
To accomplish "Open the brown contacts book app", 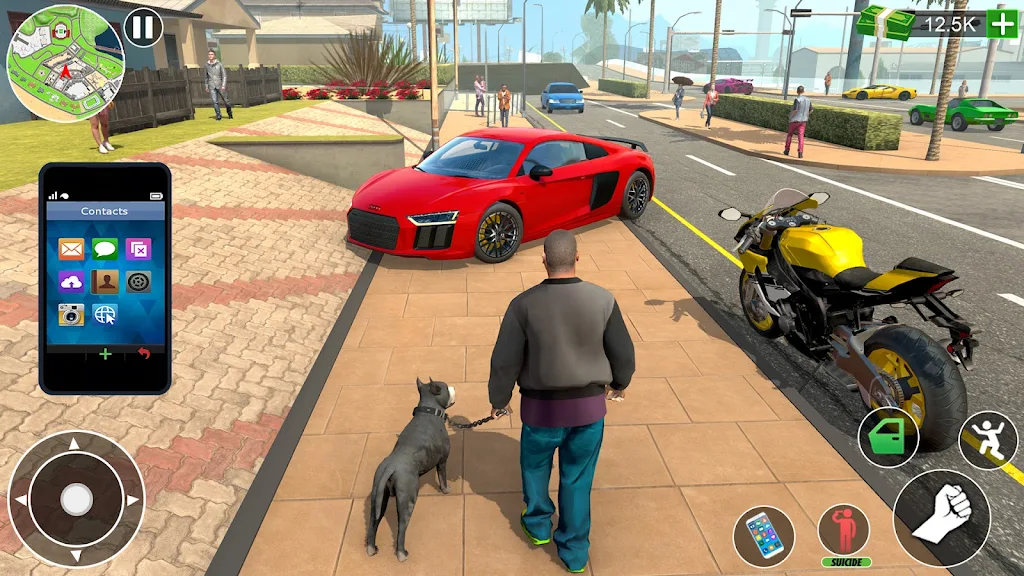I will click(x=105, y=282).
